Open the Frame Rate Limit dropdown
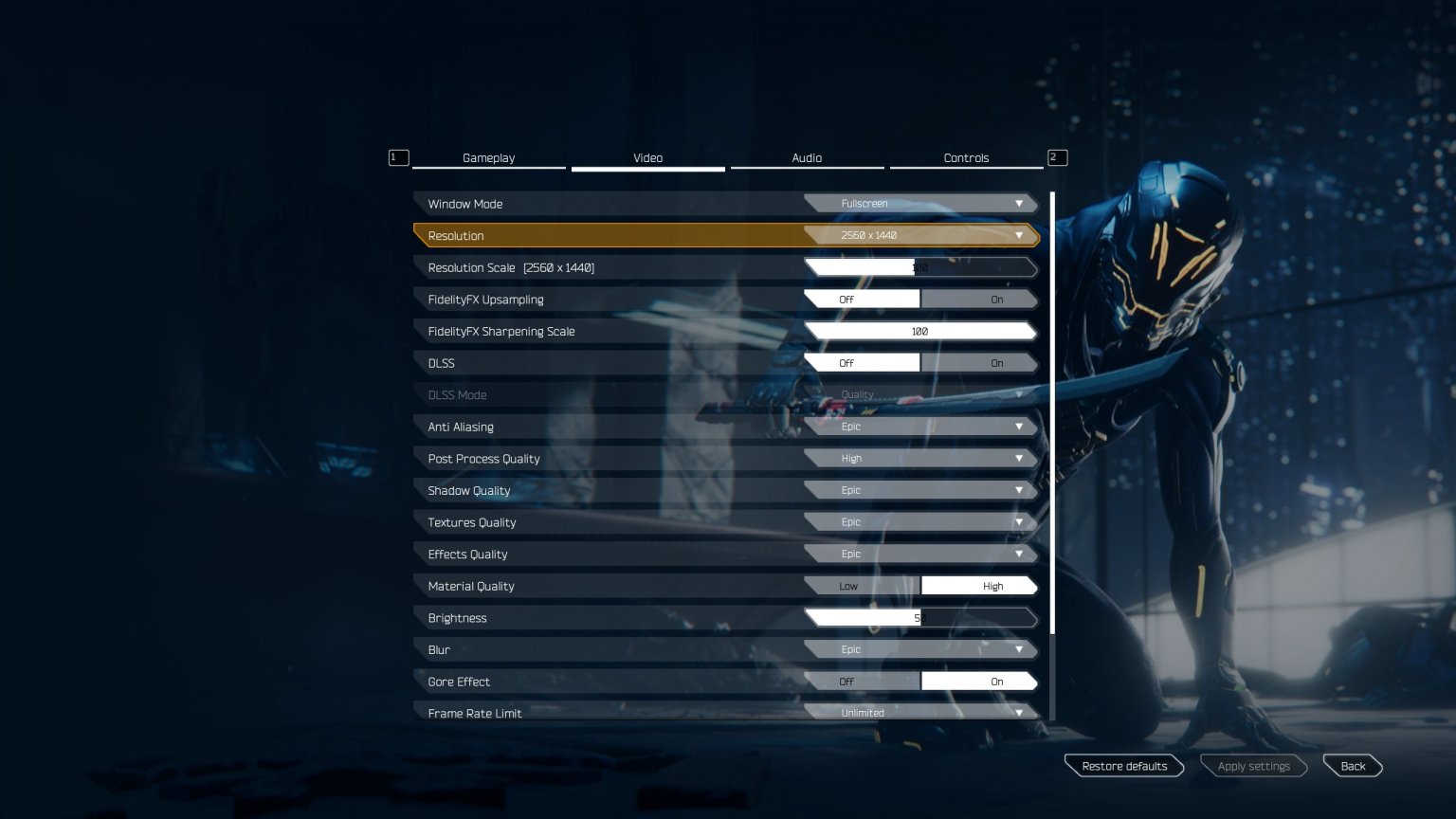The width and height of the screenshot is (1456, 819). click(x=919, y=712)
